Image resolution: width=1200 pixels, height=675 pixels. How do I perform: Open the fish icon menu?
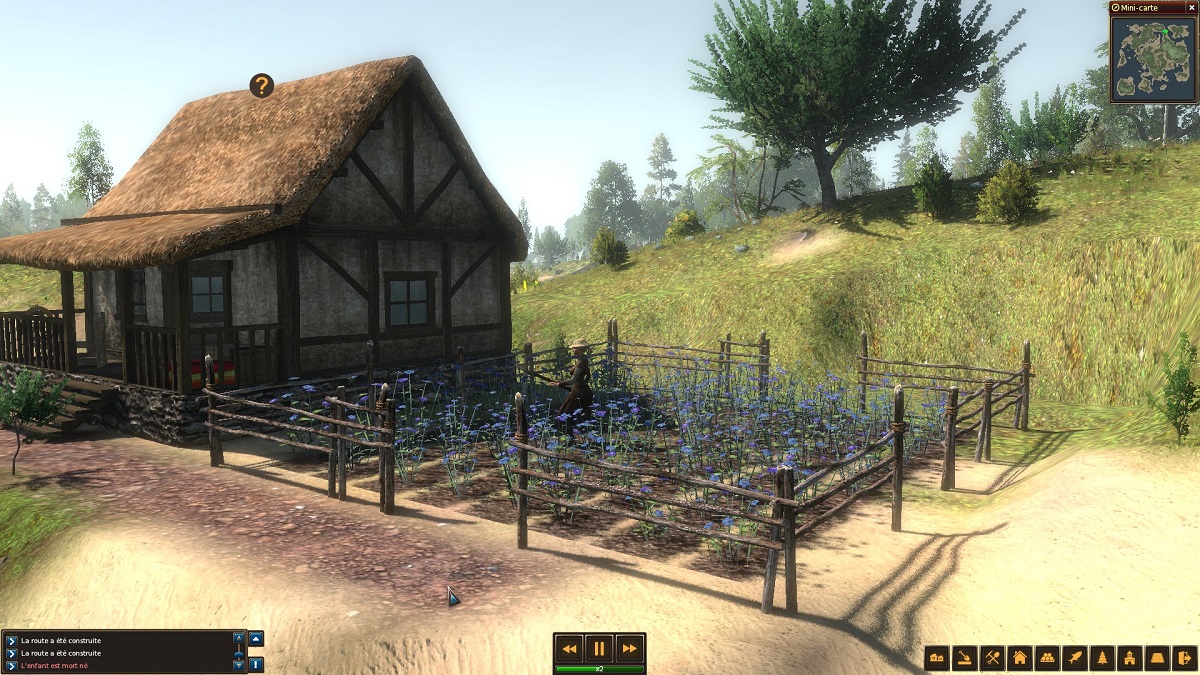coord(1075,657)
